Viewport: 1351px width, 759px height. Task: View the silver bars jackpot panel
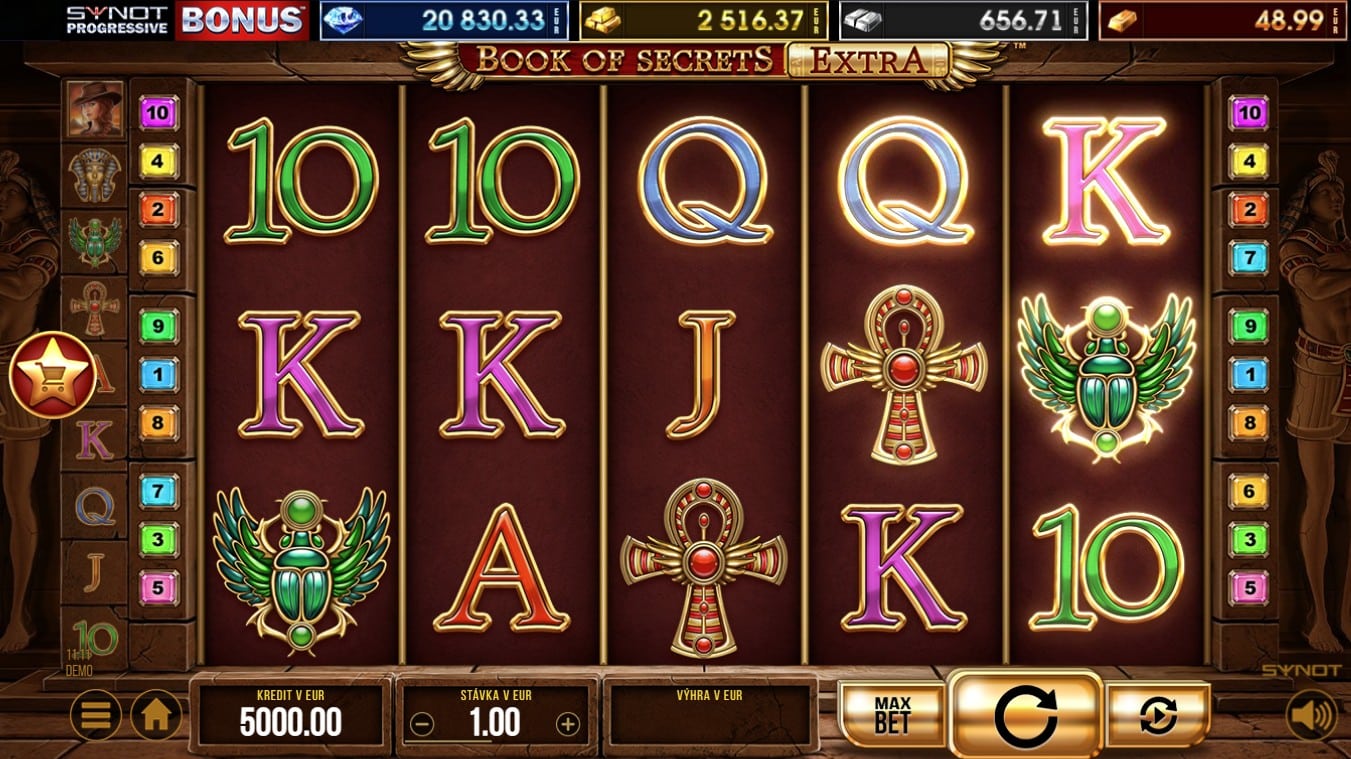point(963,20)
